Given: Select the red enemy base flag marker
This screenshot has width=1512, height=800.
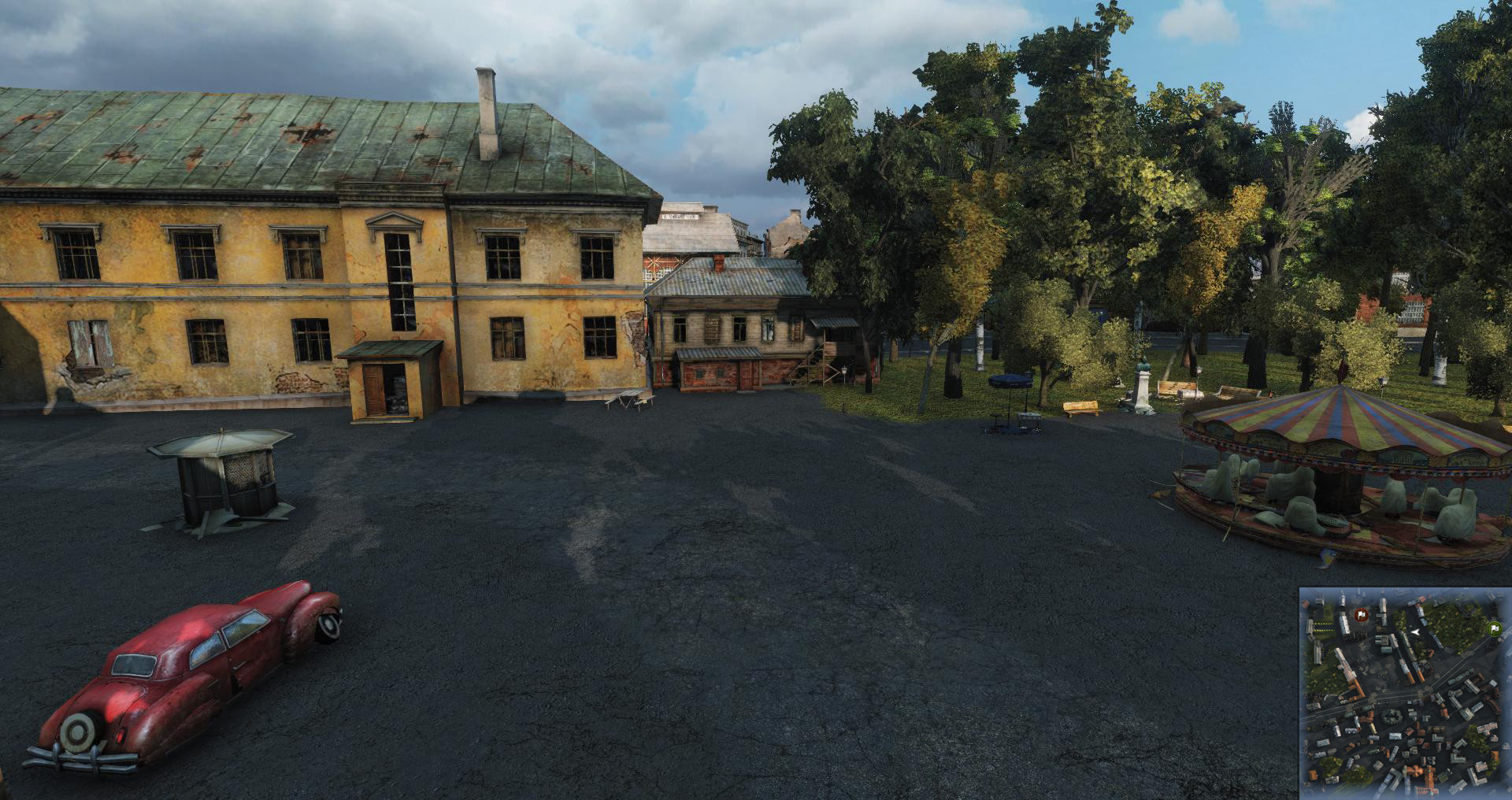Looking at the screenshot, I should coord(1360,615).
